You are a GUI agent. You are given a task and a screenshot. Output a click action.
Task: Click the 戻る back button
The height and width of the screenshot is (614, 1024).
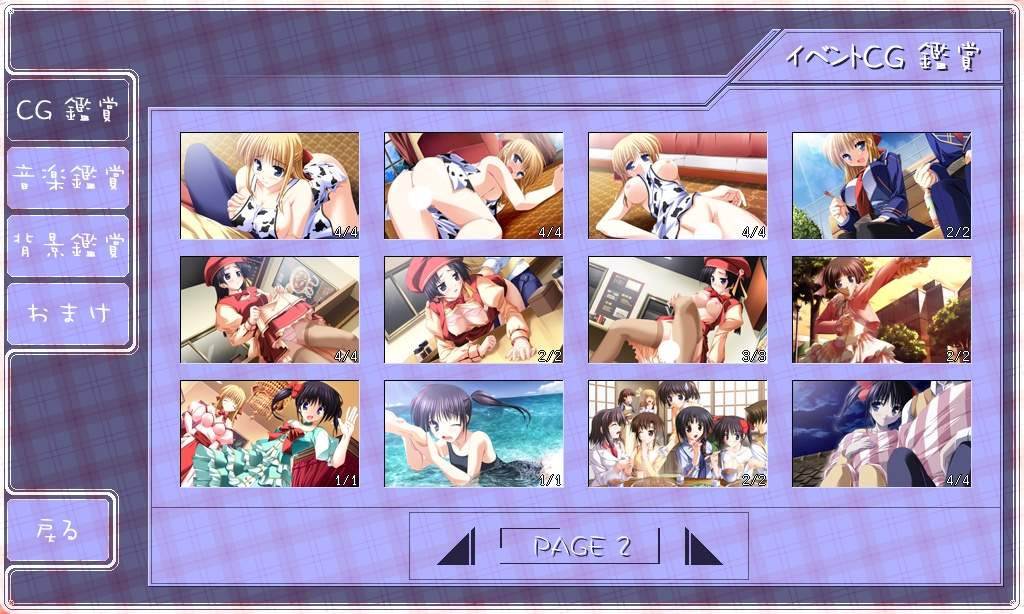58,530
